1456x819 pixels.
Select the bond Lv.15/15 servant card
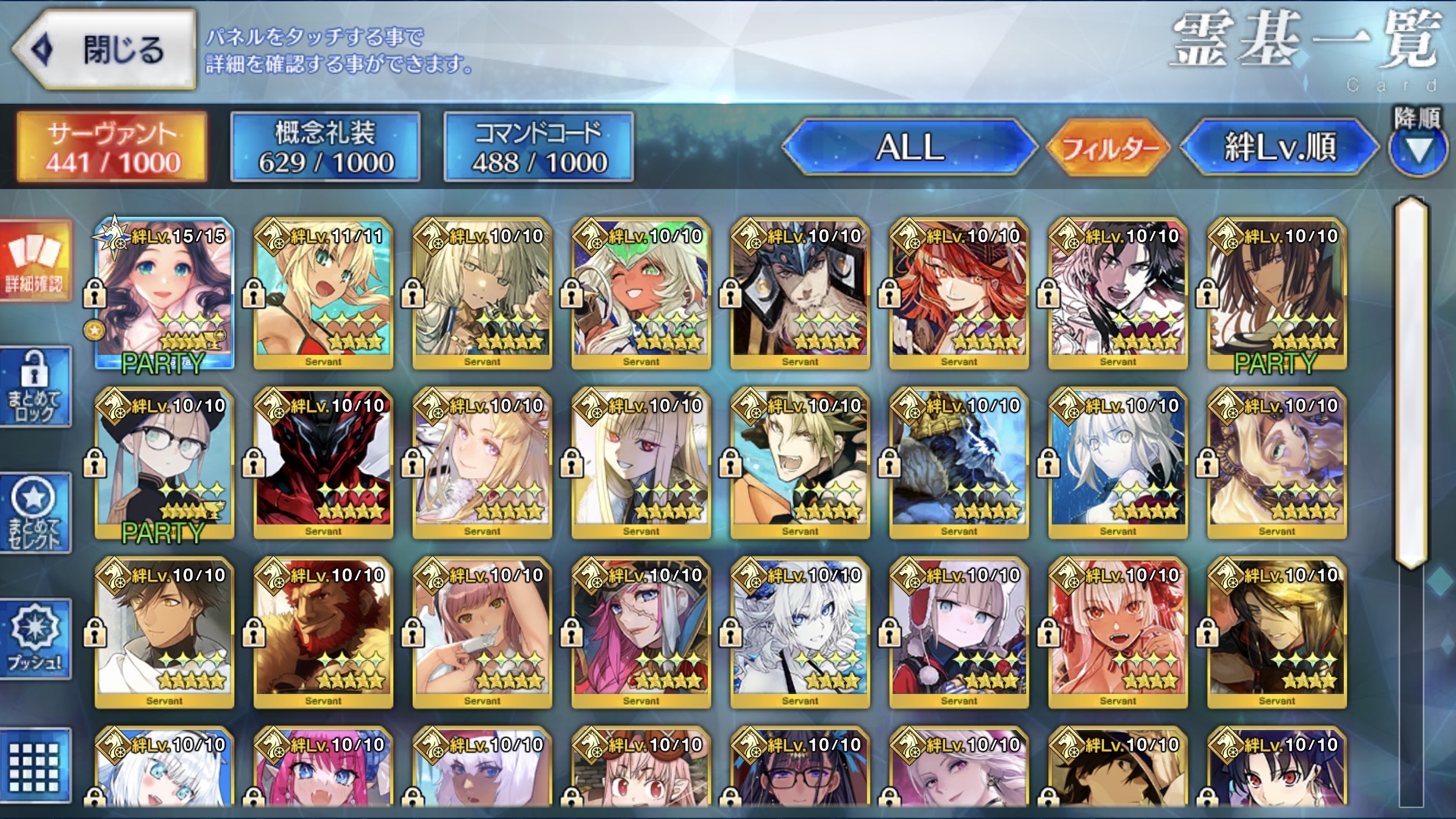point(165,293)
